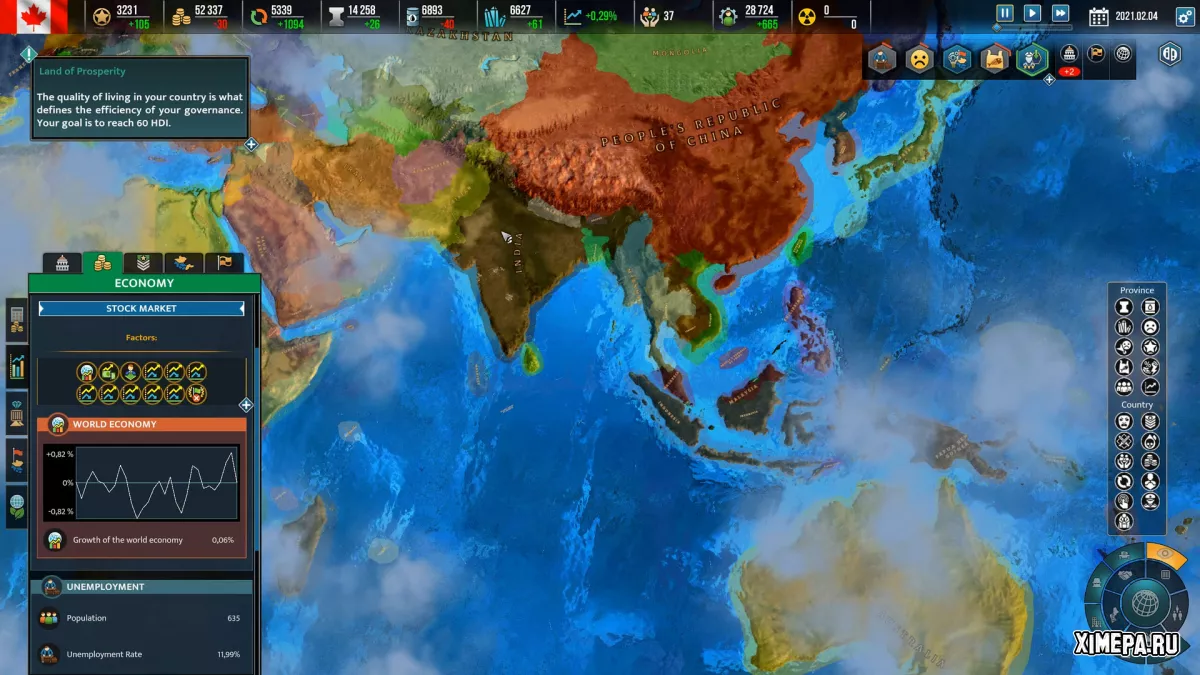Open the flag diplomacy tab
The width and height of the screenshot is (1200, 675).
pos(224,263)
